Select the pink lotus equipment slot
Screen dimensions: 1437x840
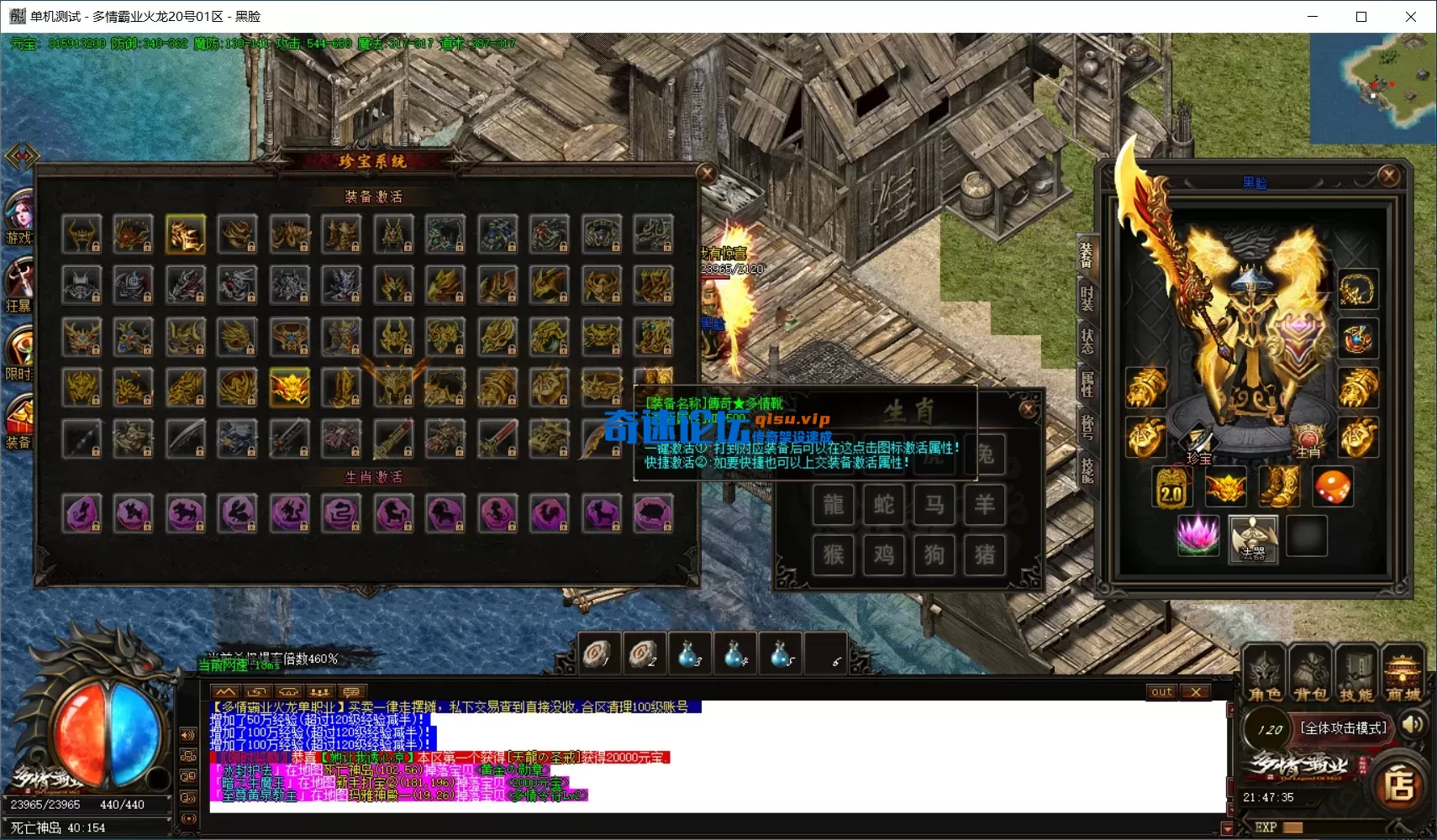tap(1197, 536)
